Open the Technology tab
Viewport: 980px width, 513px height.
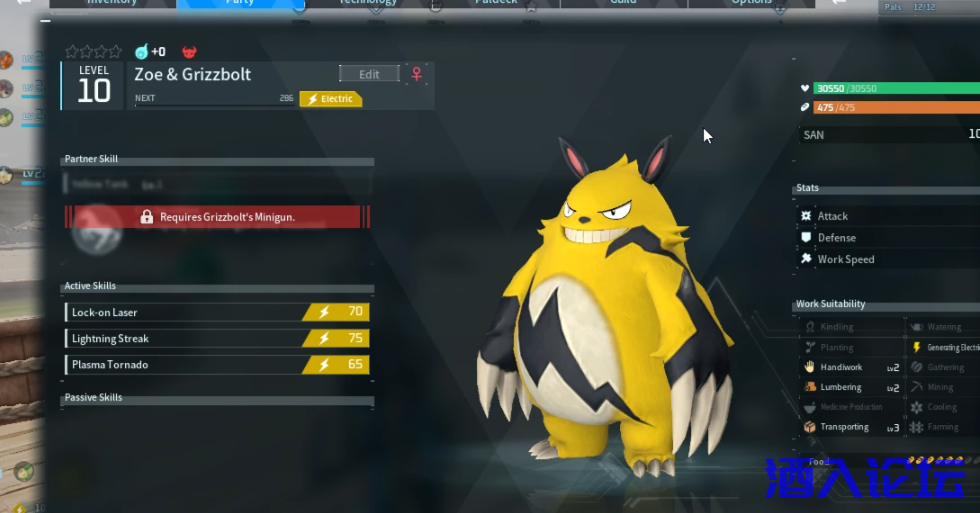(x=367, y=3)
